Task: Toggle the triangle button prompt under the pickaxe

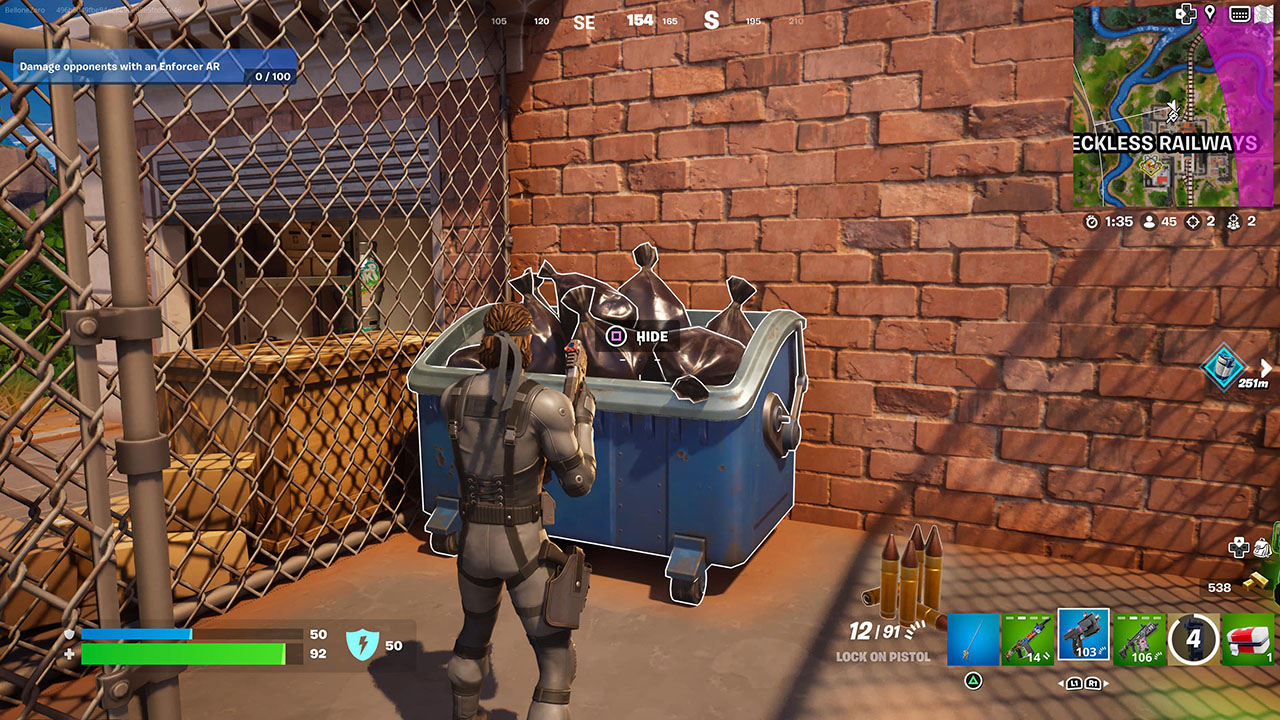Action: pos(973,680)
